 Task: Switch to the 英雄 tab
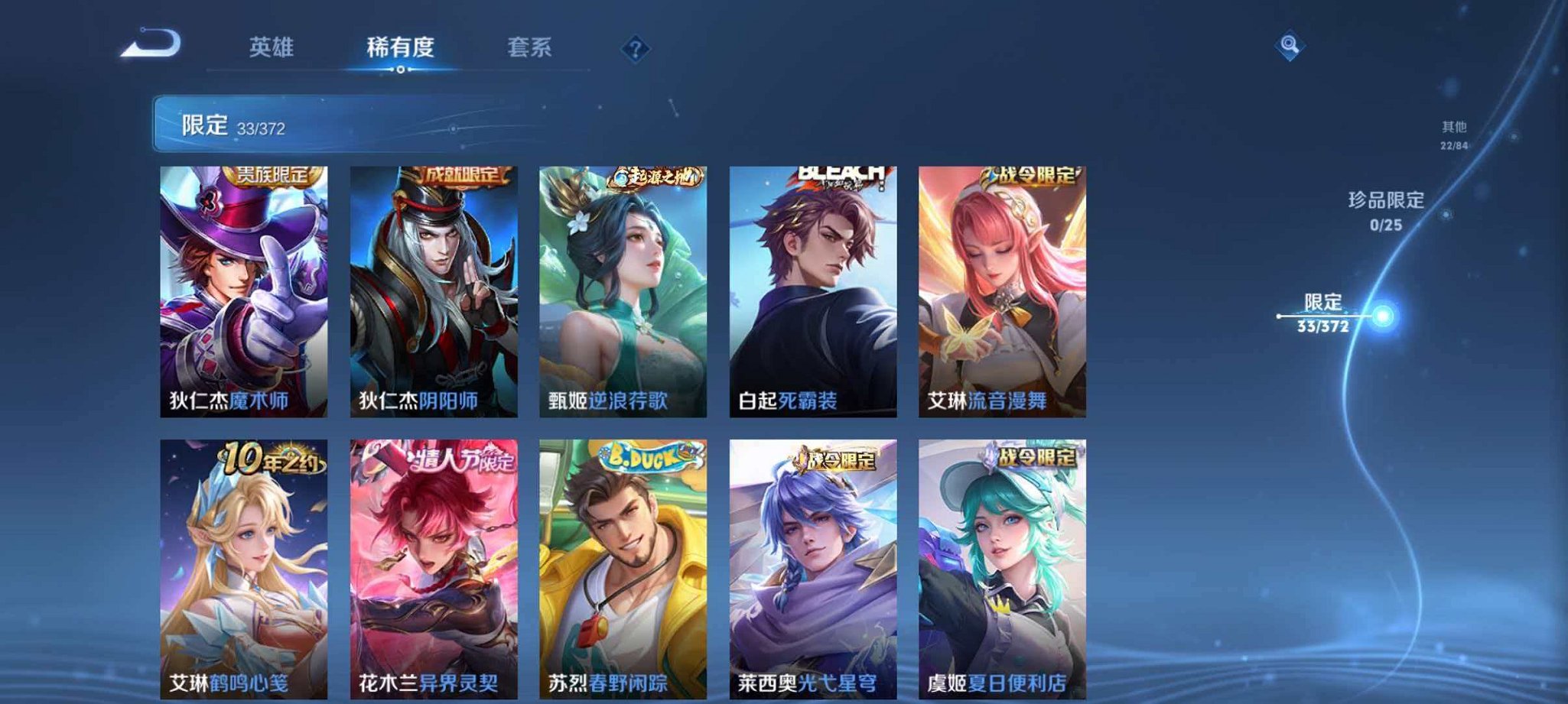coord(272,47)
